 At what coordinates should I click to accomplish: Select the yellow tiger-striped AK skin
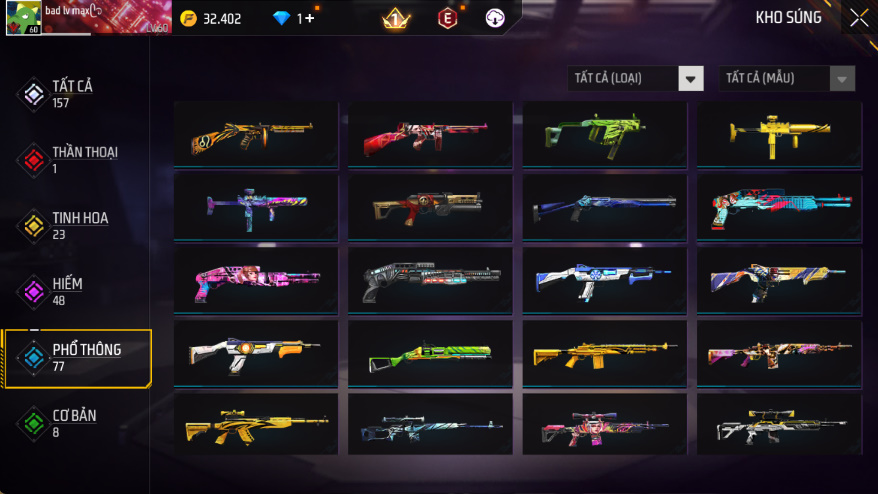[255, 425]
